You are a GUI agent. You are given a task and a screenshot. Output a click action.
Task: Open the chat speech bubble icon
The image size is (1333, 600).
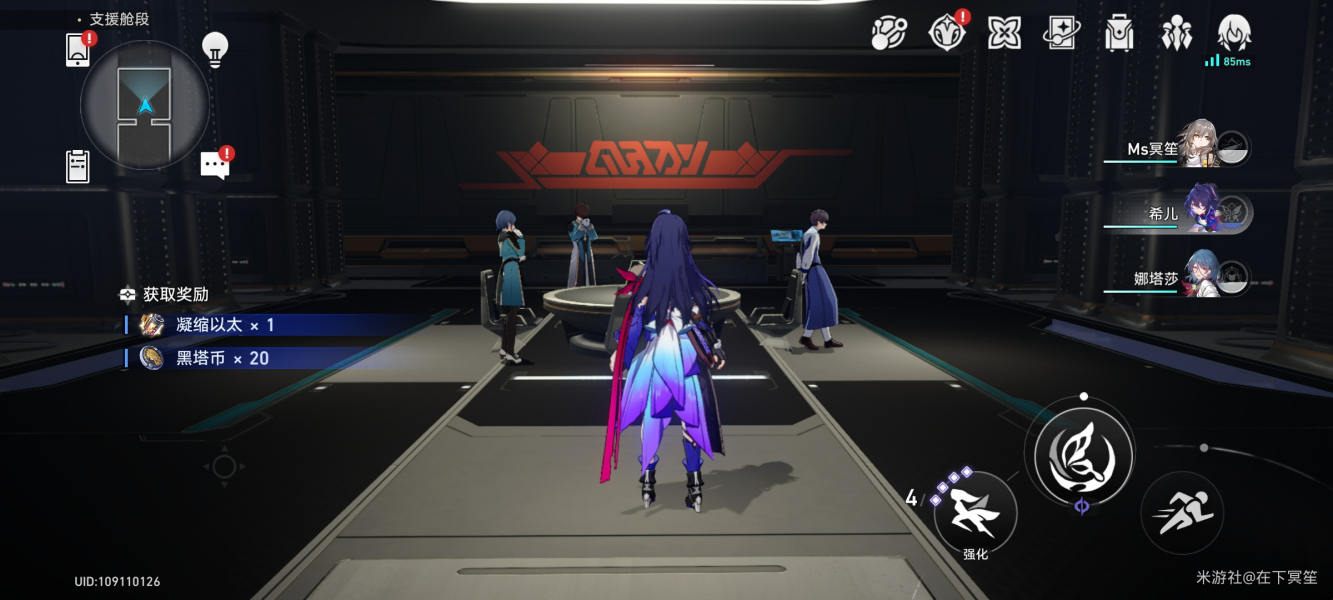pyautogui.click(x=215, y=165)
